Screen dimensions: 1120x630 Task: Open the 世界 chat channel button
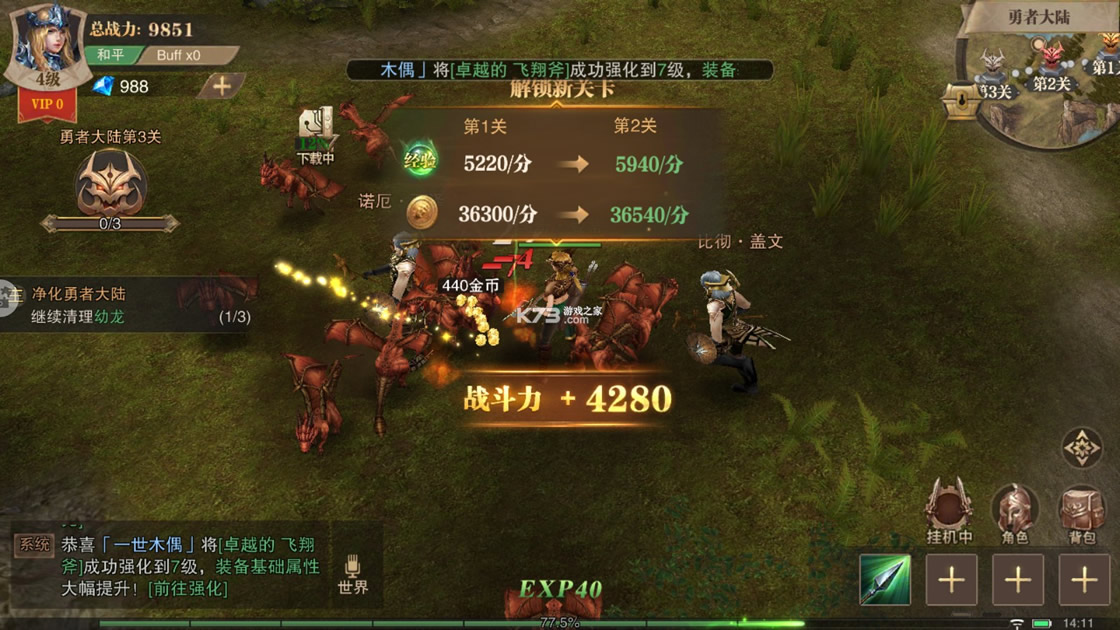point(353,575)
